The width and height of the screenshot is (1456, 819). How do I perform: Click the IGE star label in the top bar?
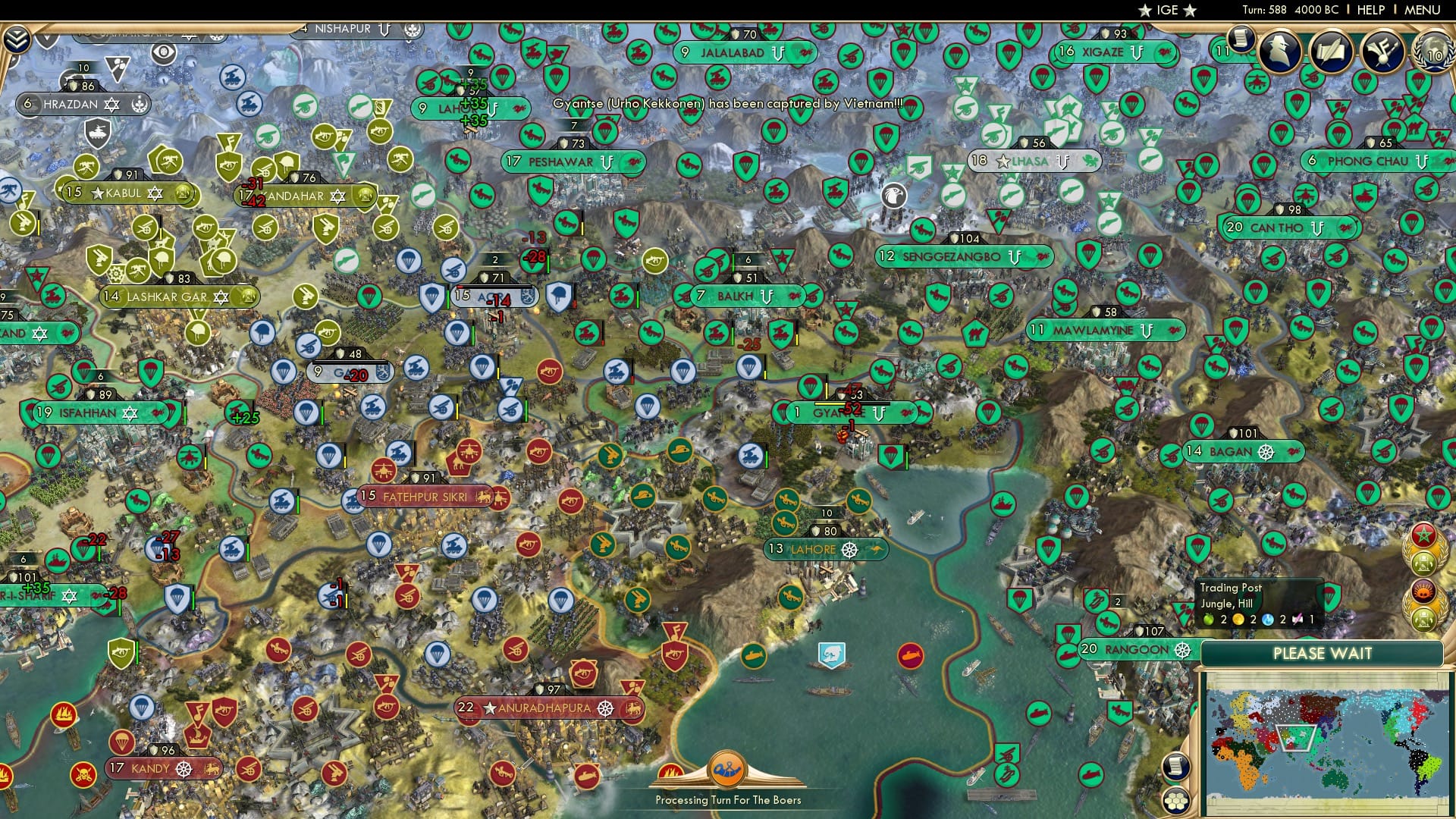[1166, 11]
